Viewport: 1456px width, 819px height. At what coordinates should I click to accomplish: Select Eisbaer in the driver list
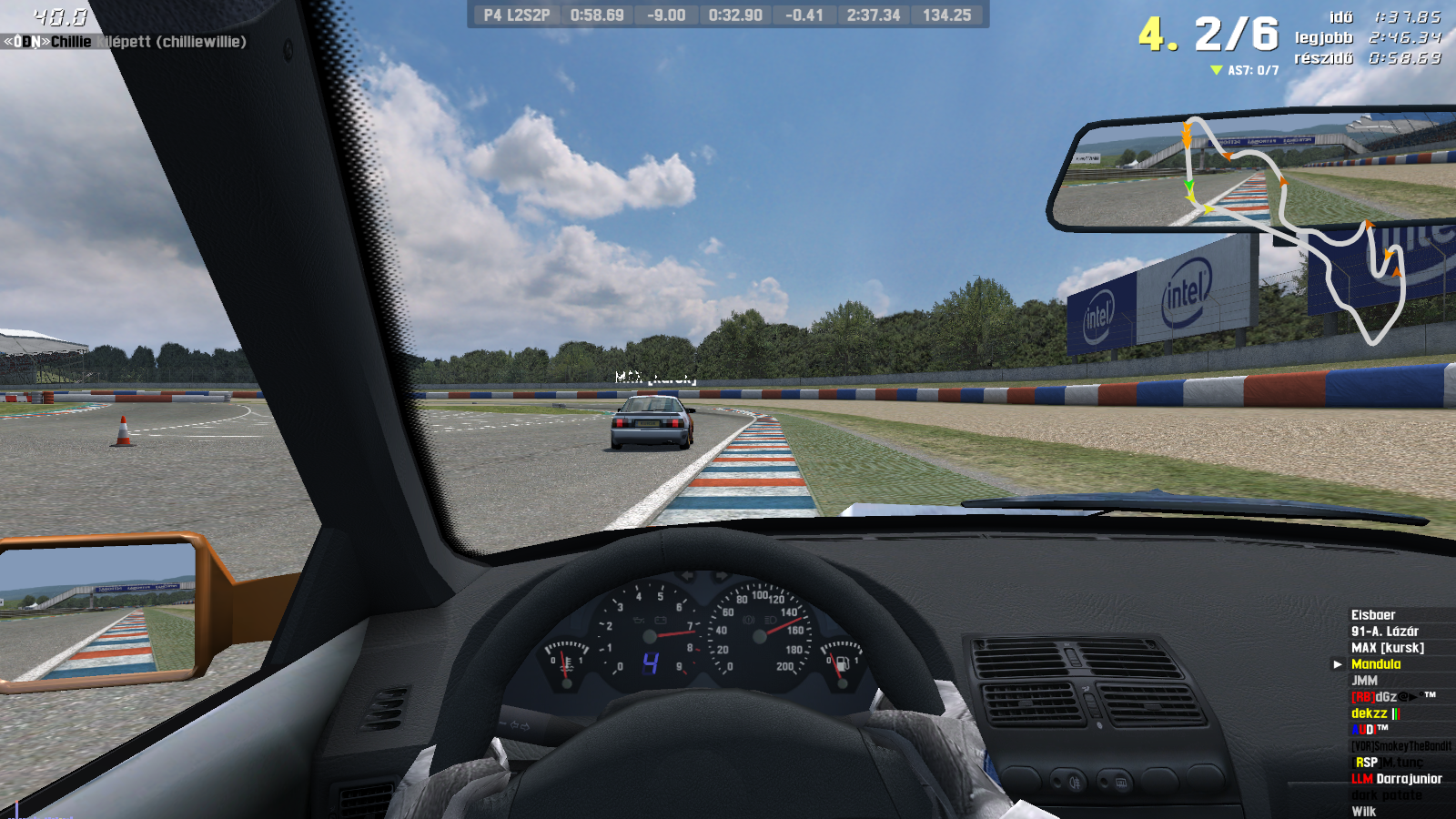tap(1373, 615)
